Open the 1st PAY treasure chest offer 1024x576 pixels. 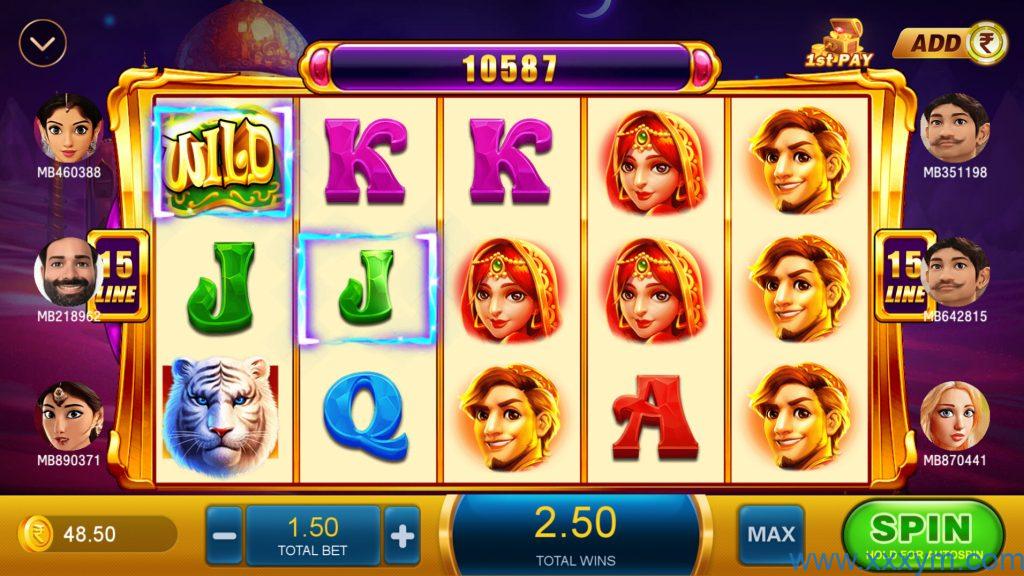pyautogui.click(x=839, y=44)
